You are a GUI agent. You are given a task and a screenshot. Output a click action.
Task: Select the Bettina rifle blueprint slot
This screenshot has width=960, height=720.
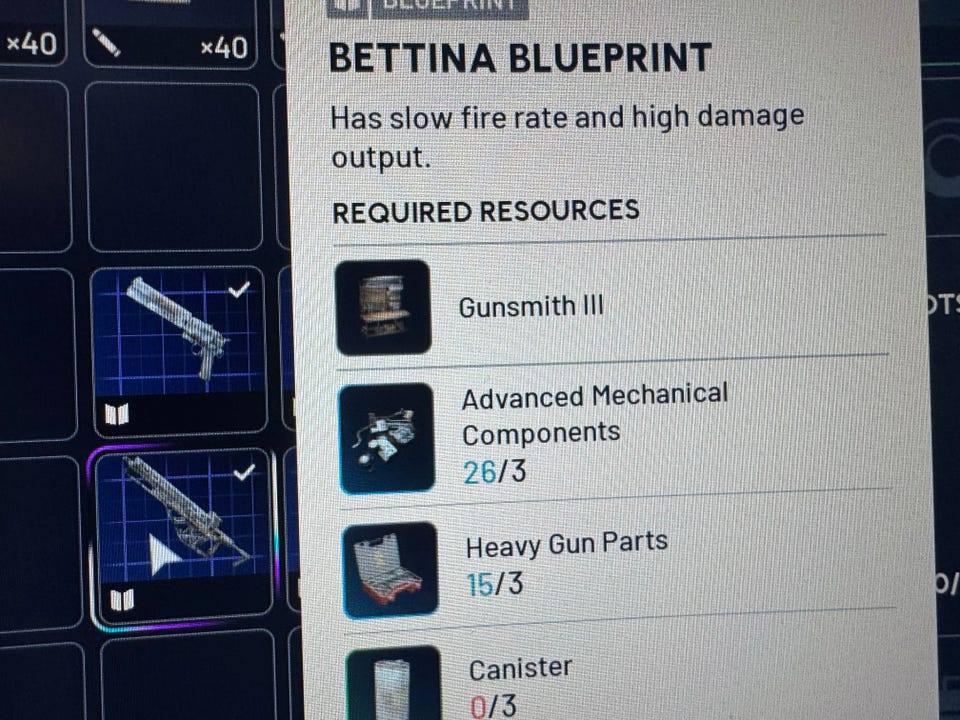point(183,535)
